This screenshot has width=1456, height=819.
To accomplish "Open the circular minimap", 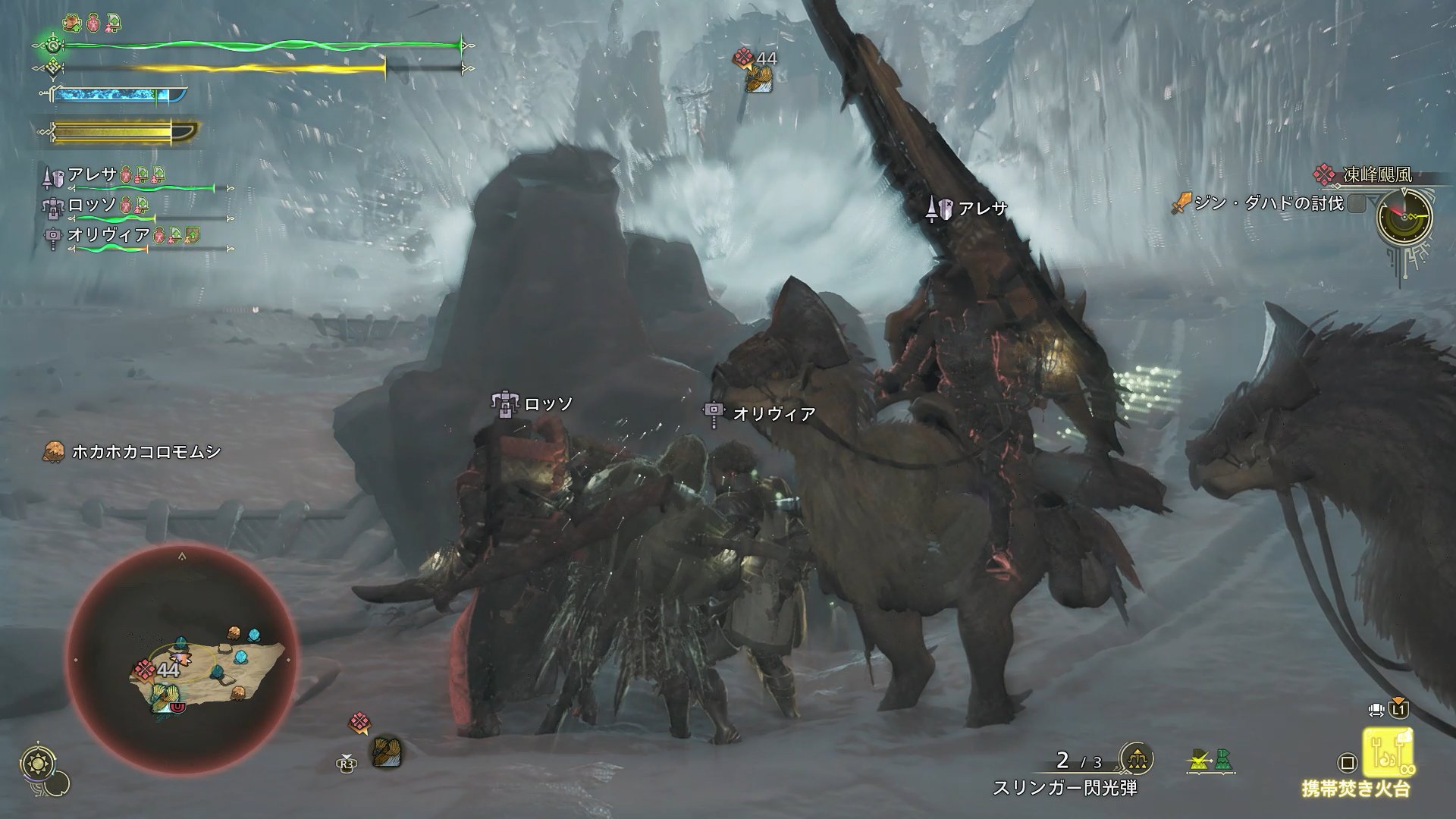I will click(x=182, y=658).
